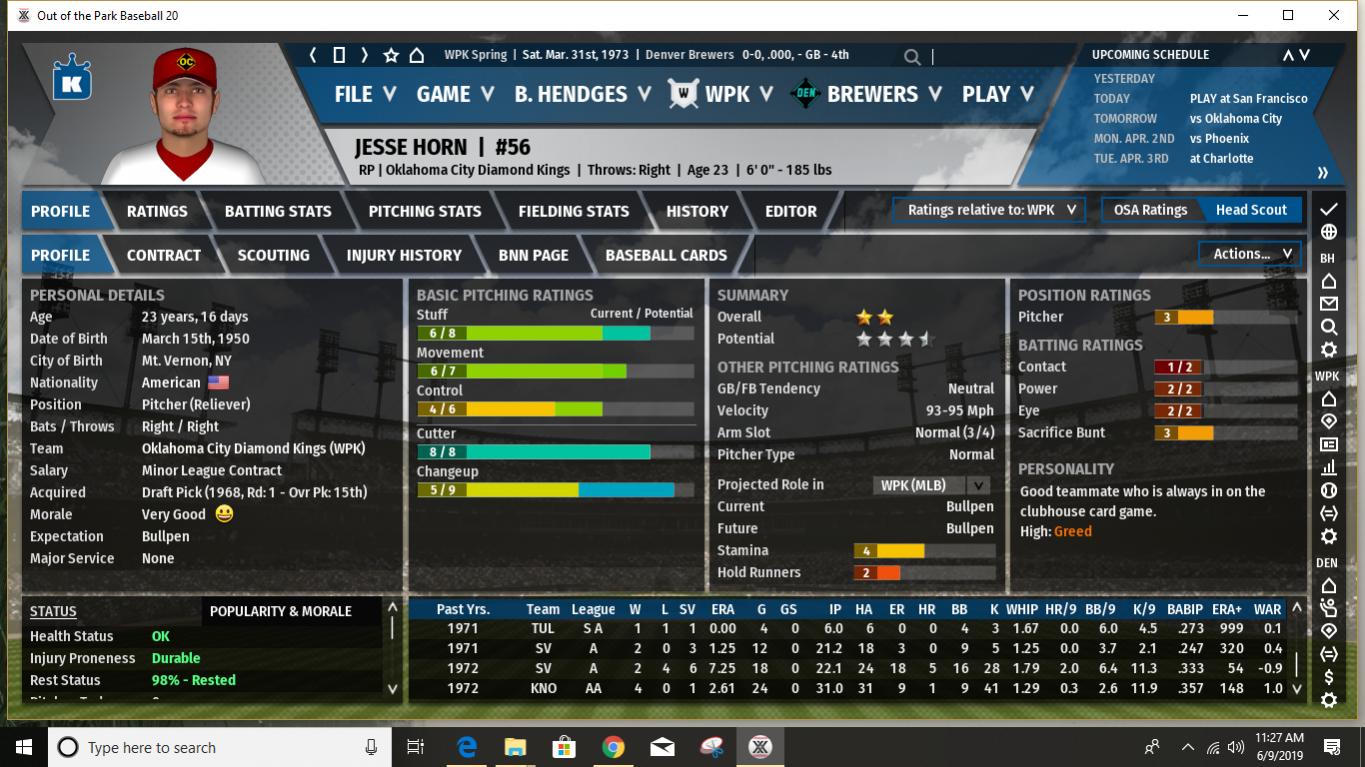Screen dimensions: 1365x767
Task: Open the GAME dropdown menu
Action: 455,94
